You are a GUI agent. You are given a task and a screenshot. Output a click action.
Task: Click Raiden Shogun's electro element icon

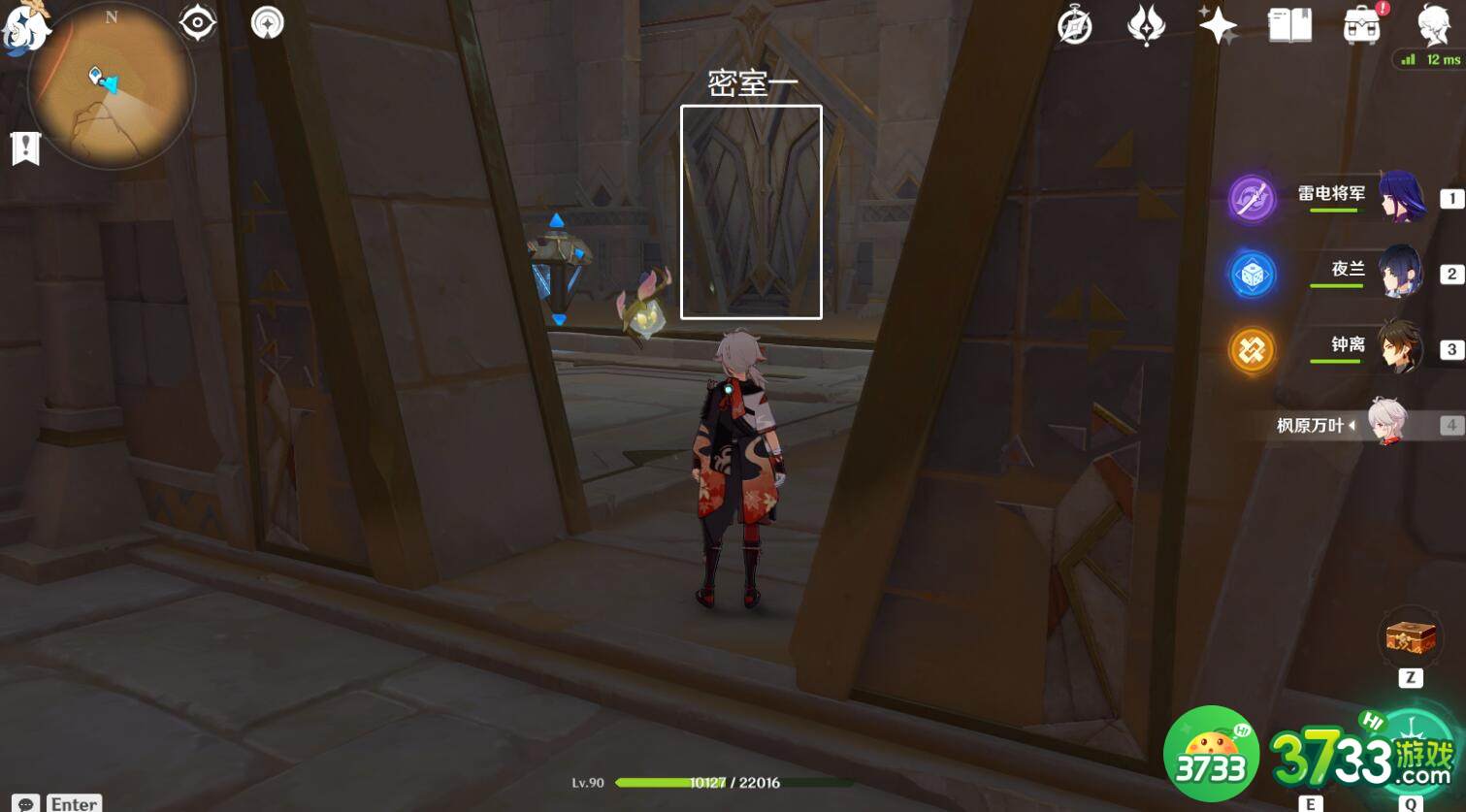click(1253, 198)
